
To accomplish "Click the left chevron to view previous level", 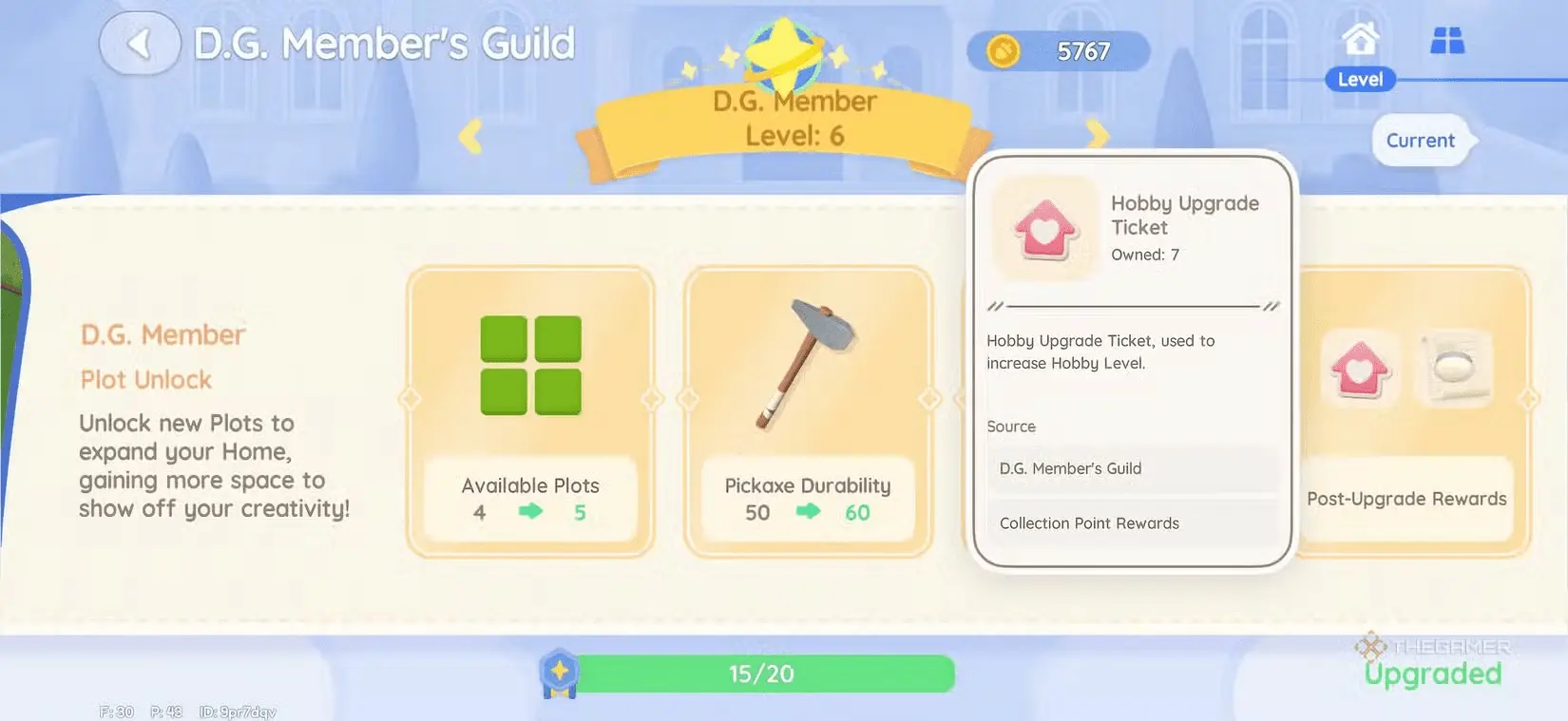I will (x=470, y=137).
